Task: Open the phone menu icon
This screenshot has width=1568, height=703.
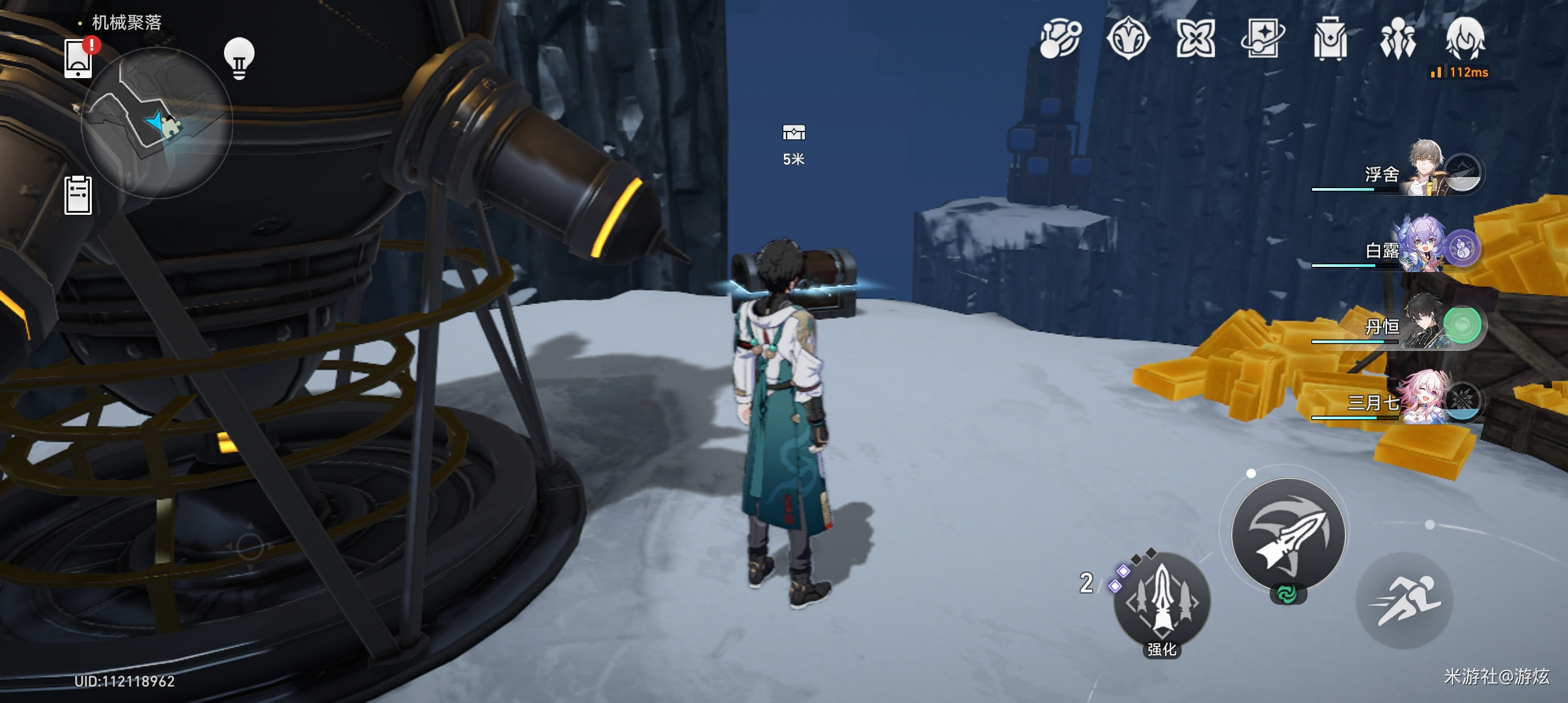Action: click(x=78, y=57)
